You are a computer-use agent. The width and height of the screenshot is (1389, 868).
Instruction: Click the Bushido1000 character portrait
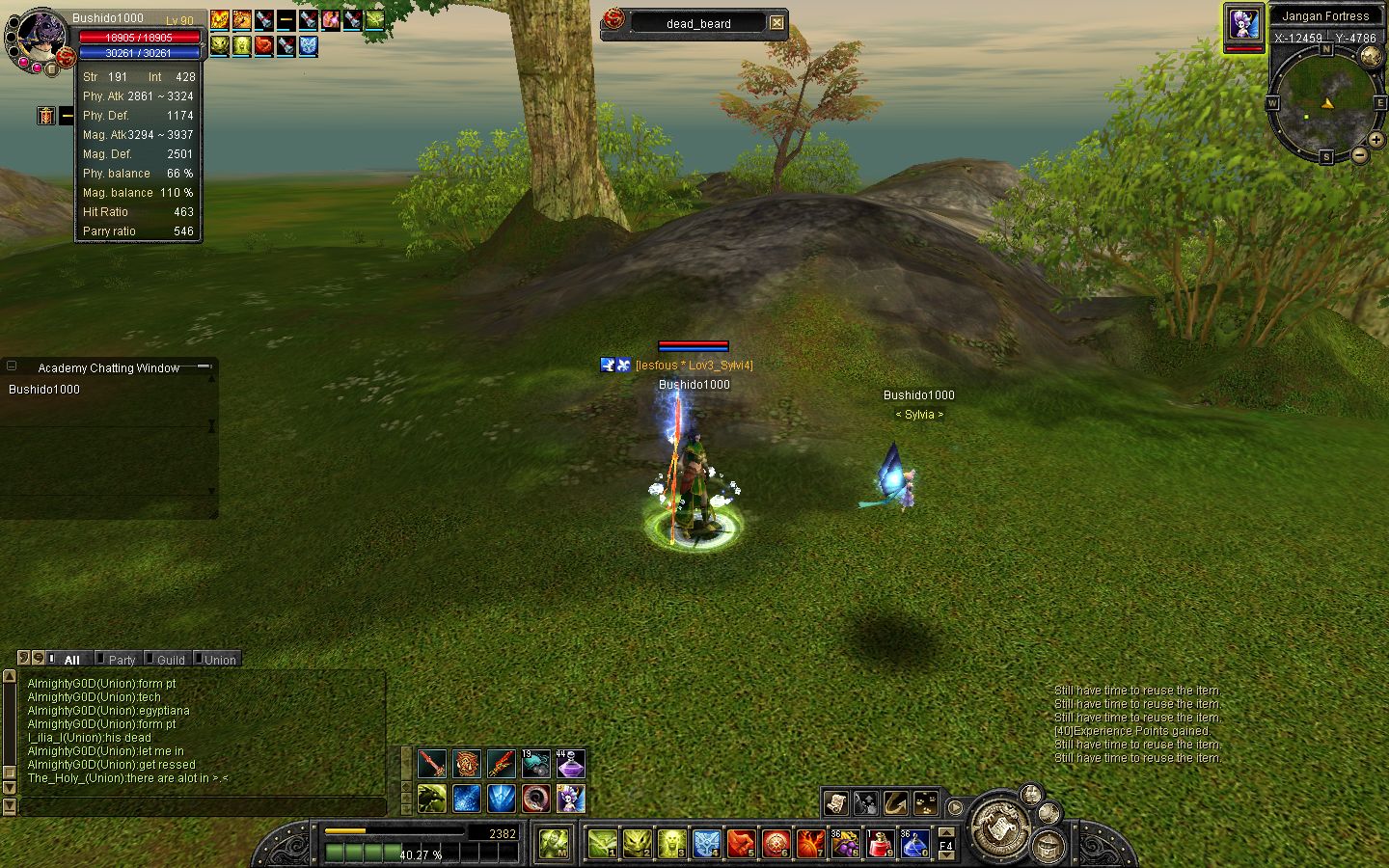[41, 39]
